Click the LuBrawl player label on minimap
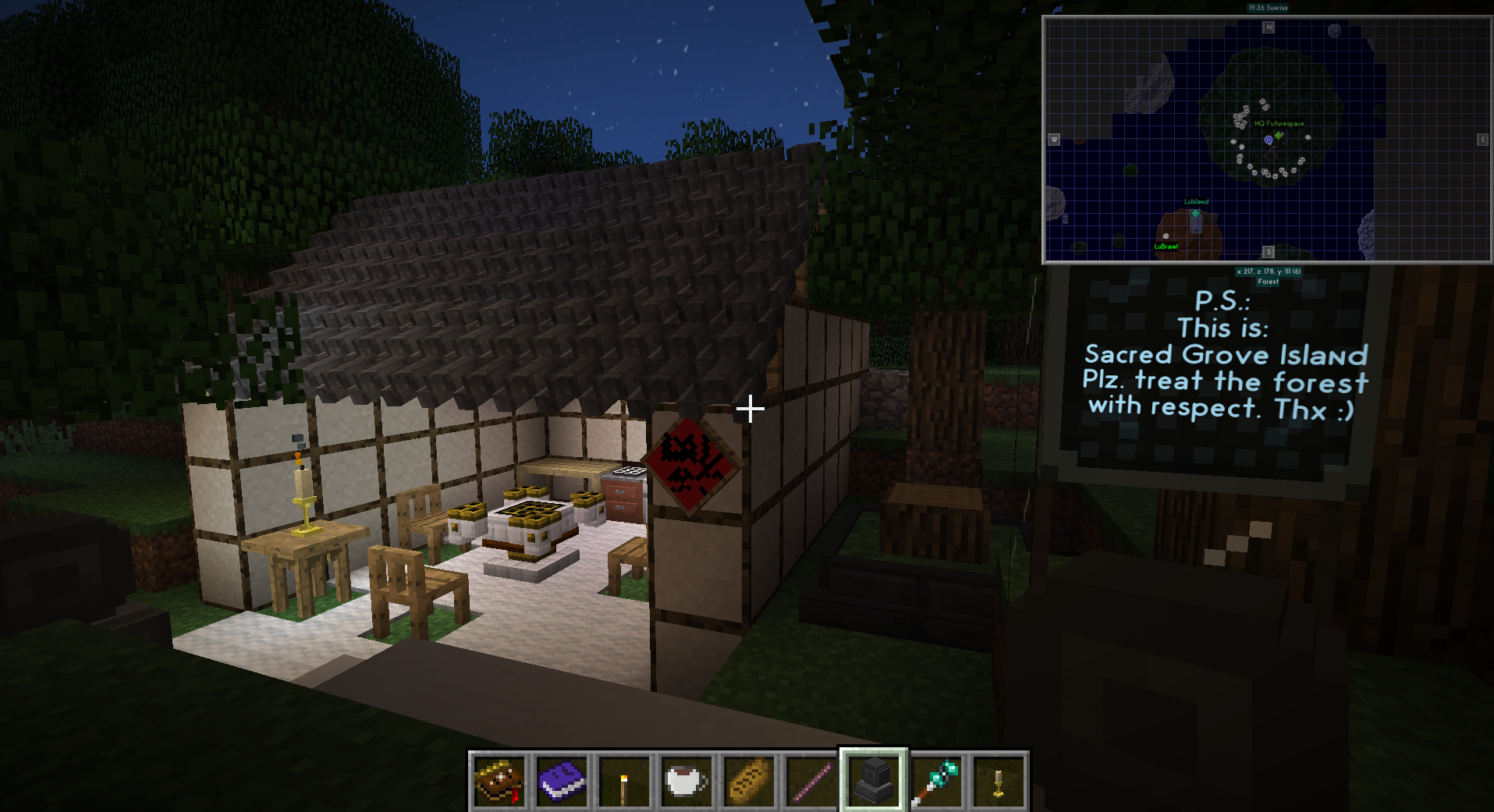This screenshot has width=1494, height=812. 1166,246
